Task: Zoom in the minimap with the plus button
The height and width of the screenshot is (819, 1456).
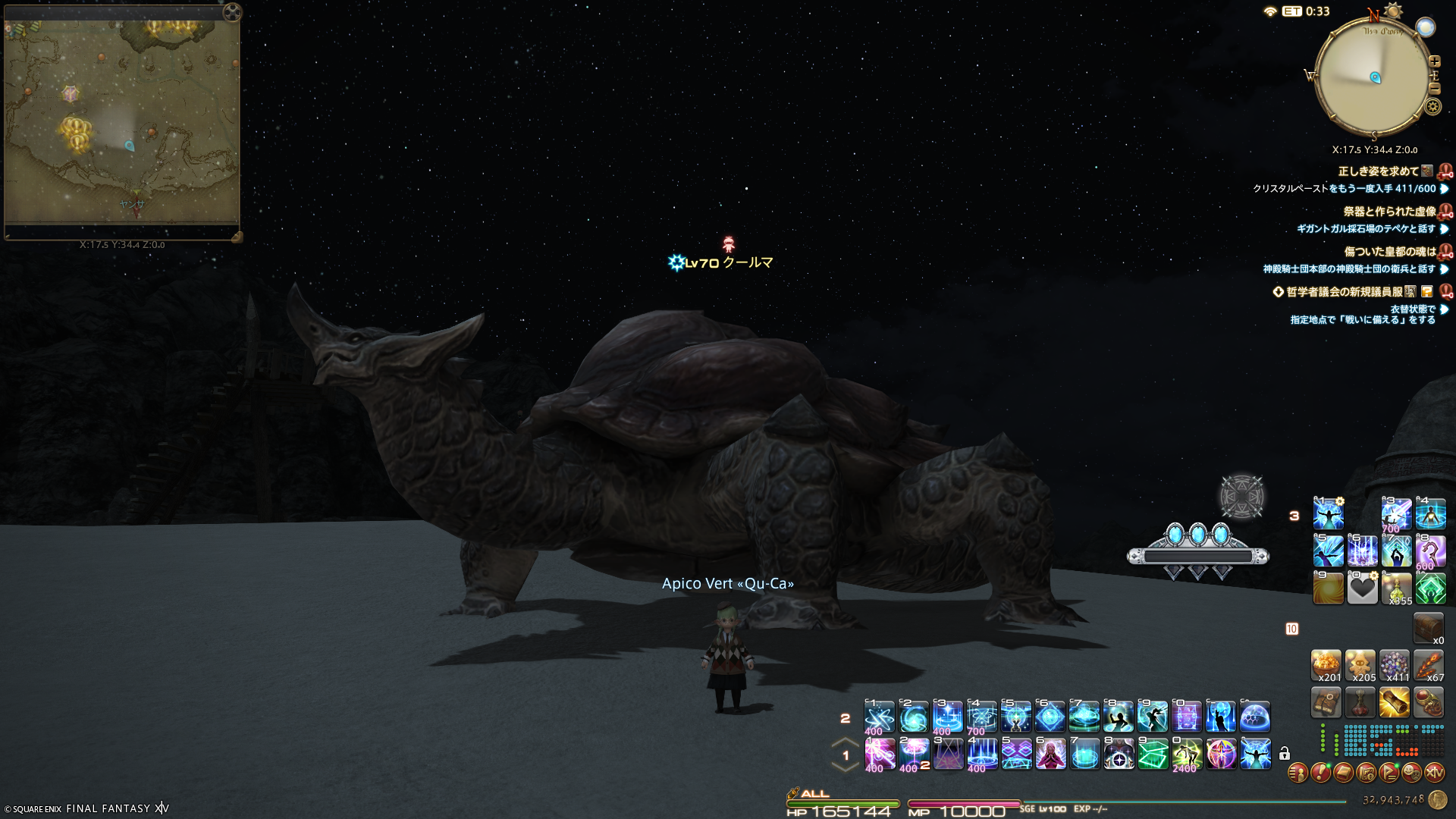Action: (1434, 61)
